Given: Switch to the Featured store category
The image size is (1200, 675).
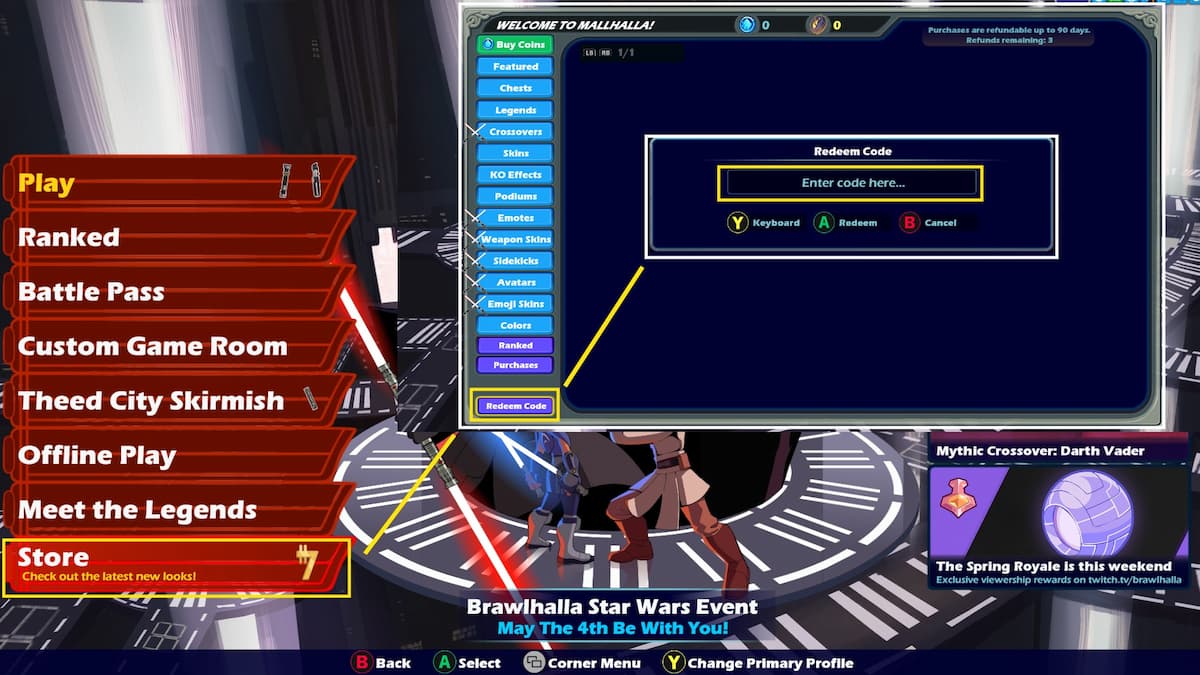Looking at the screenshot, I should click(x=515, y=67).
